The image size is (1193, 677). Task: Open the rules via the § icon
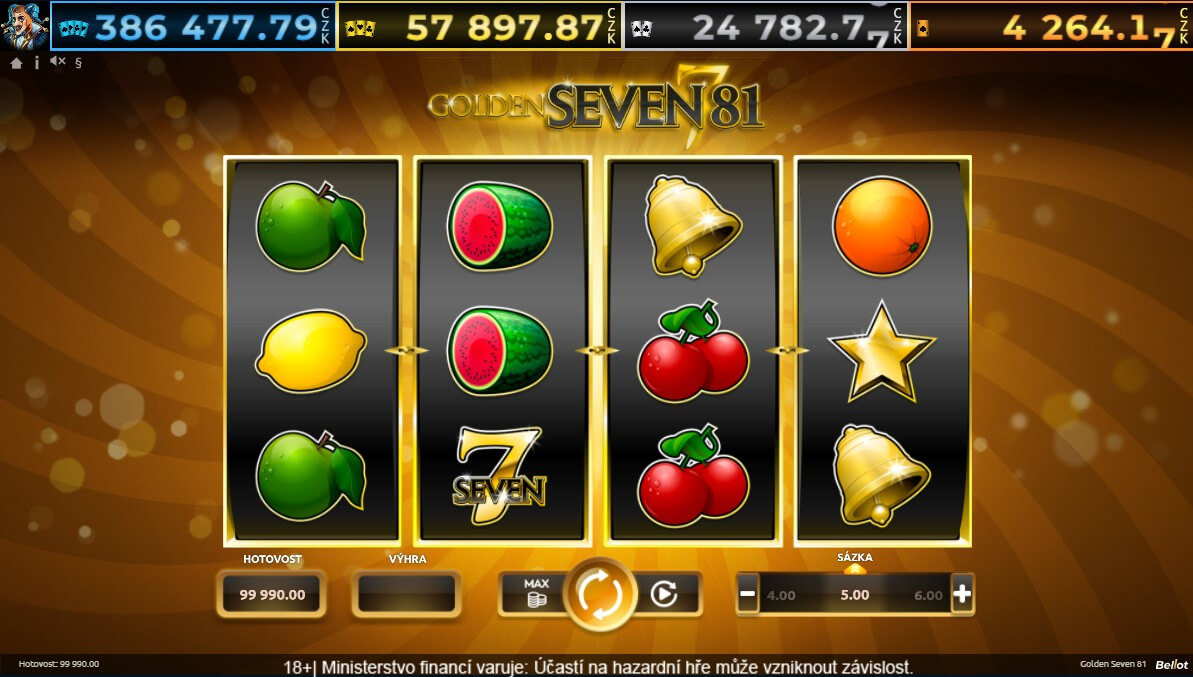[x=78, y=62]
